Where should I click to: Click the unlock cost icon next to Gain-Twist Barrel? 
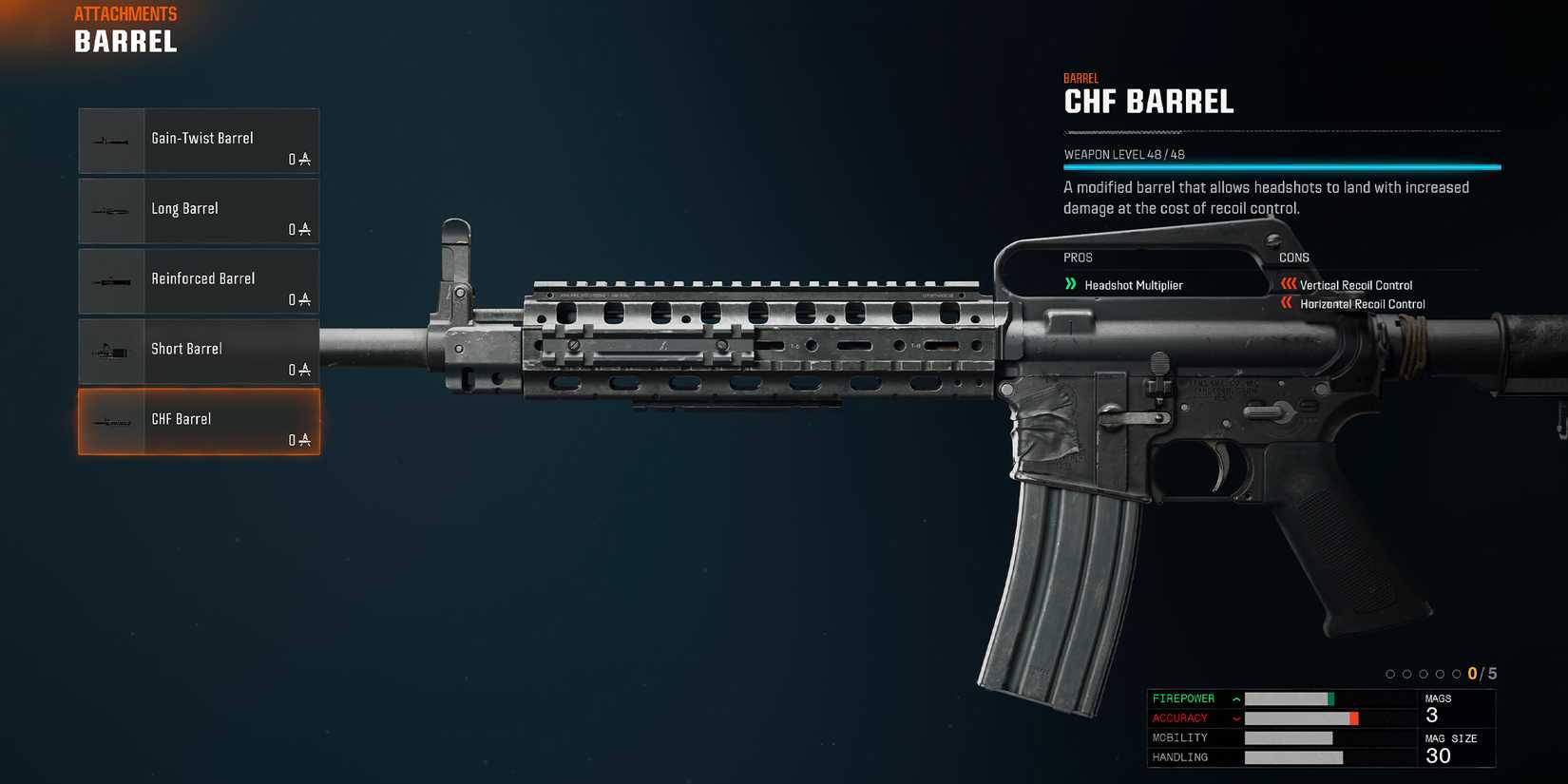tap(302, 160)
